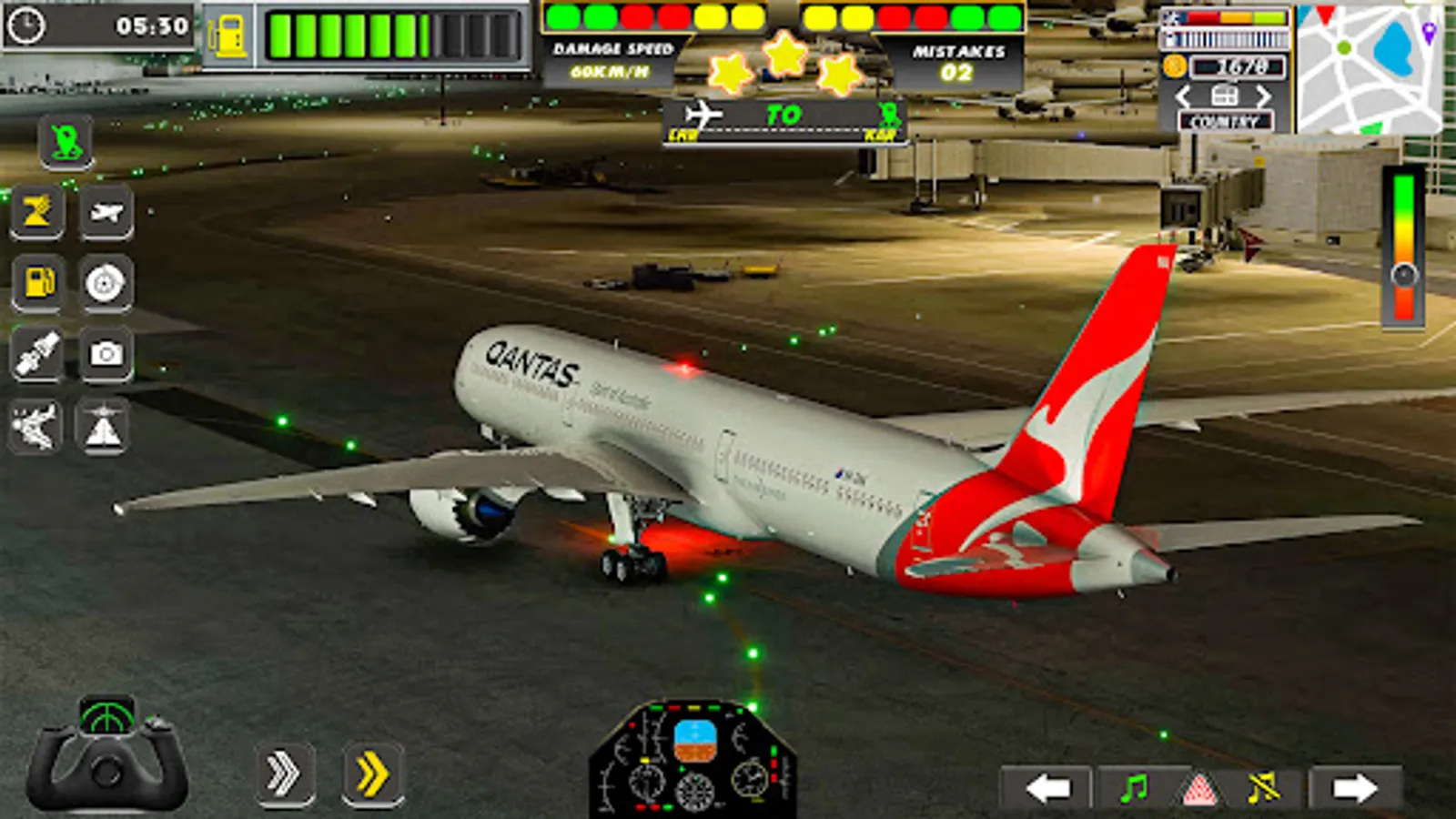Image resolution: width=1456 pixels, height=819 pixels.
Task: Select the green location pin icon
Action: [67, 141]
